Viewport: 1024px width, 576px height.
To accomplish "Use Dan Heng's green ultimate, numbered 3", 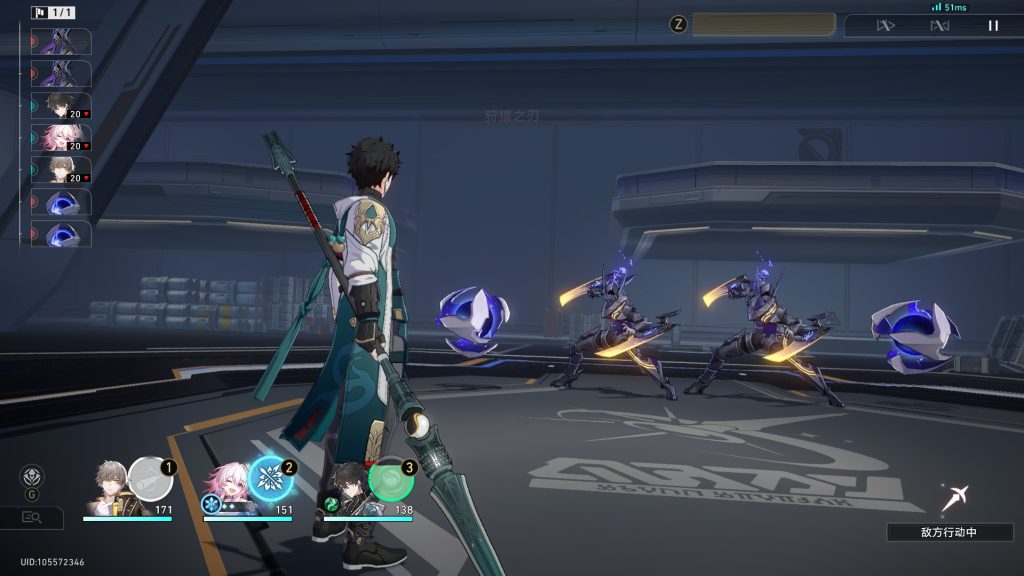I will [x=391, y=479].
